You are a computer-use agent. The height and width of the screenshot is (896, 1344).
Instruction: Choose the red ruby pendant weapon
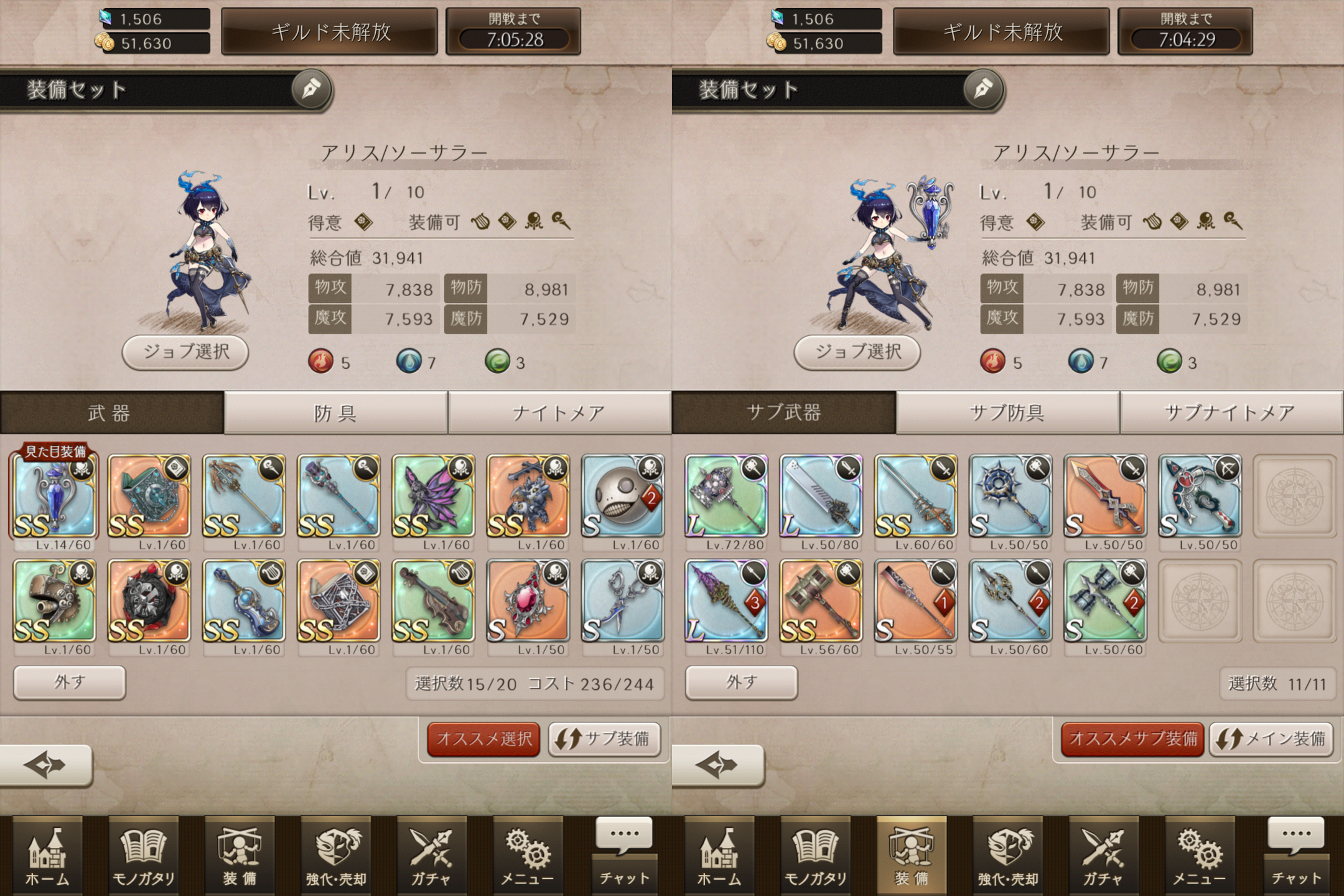528,601
